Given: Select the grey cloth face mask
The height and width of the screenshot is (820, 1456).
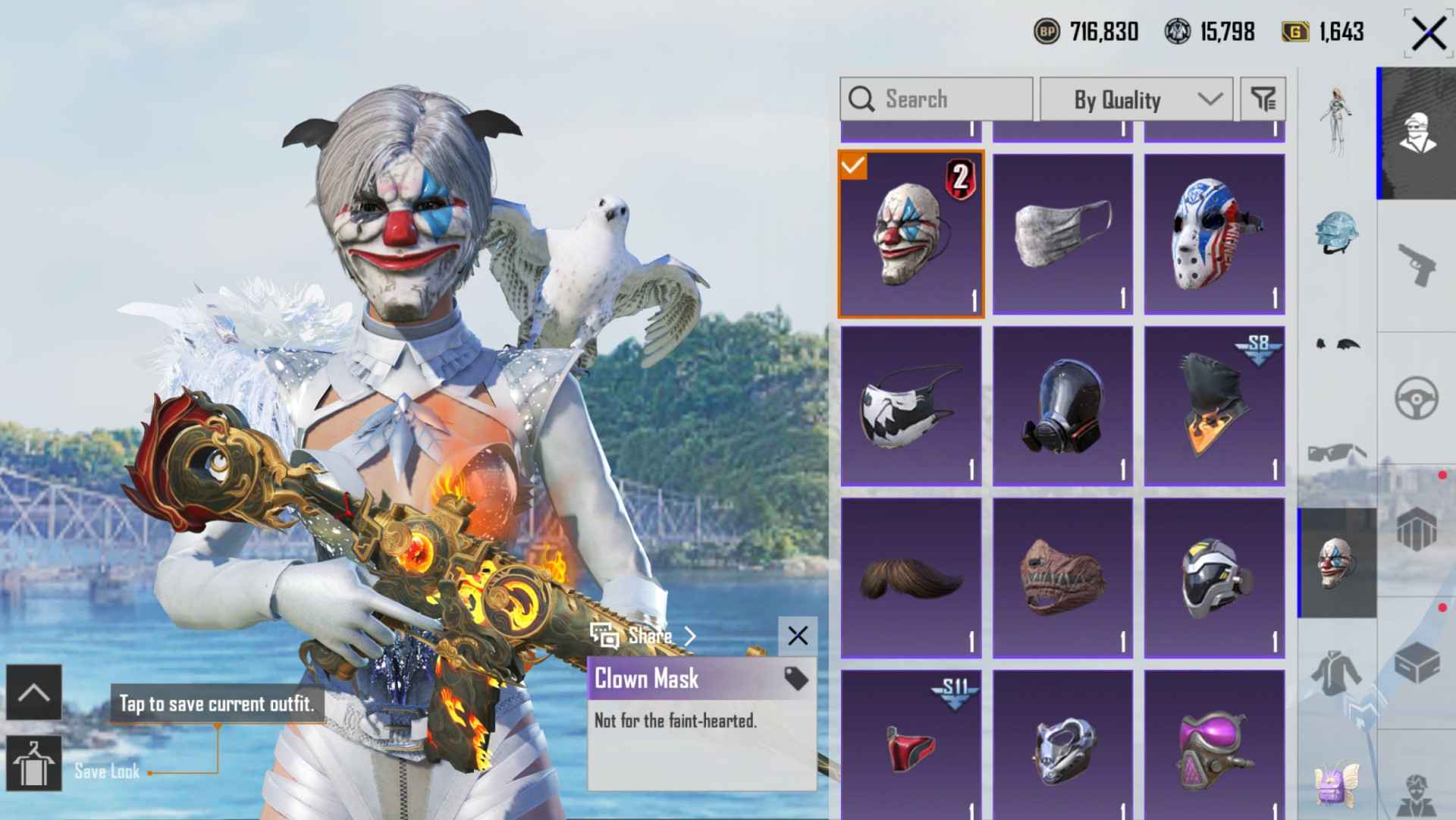Looking at the screenshot, I should [1062, 234].
